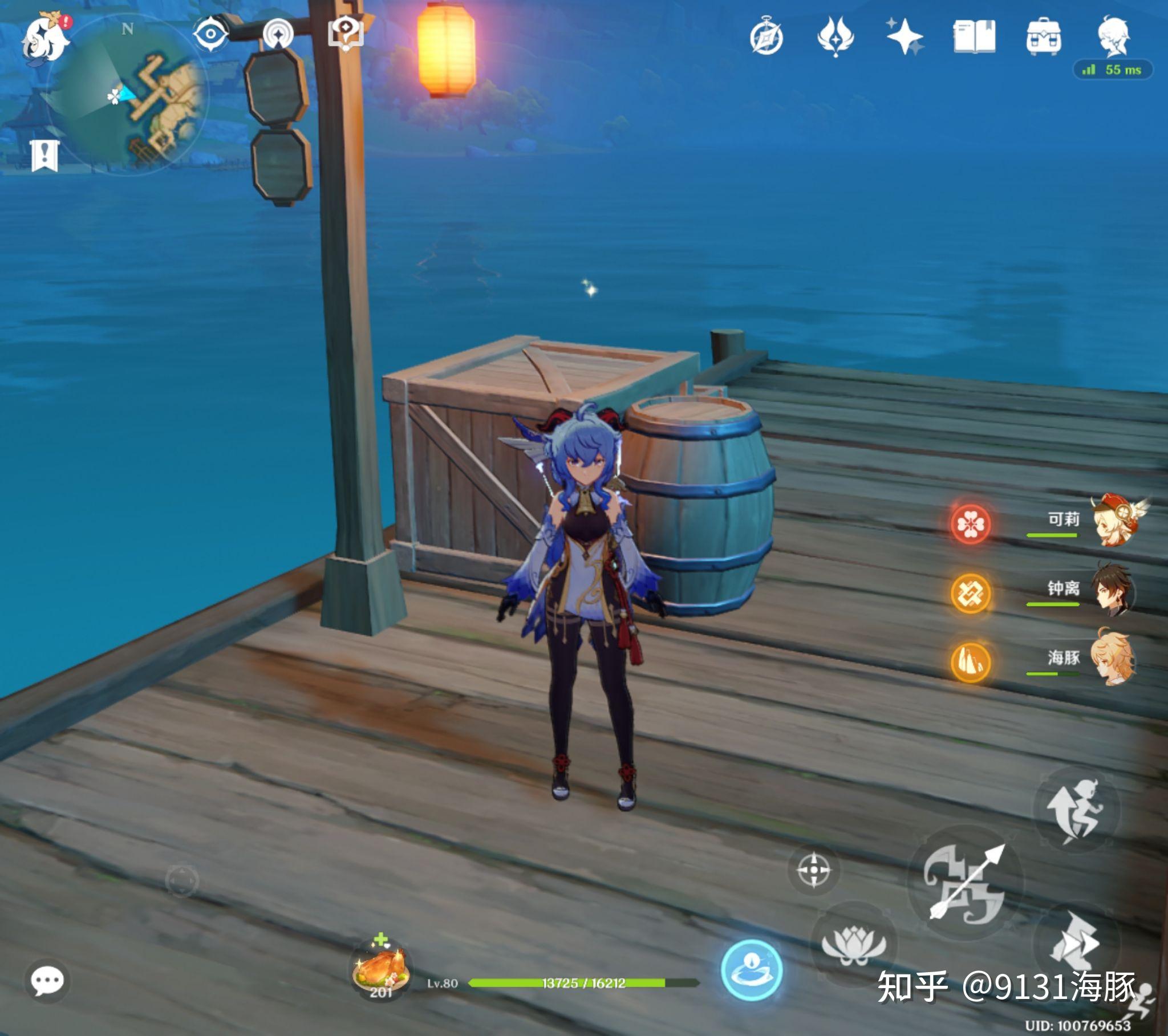Viewport: 1168px width, 1036px height.
Task: Open the Adventurer Handbook book icon
Action: click(974, 36)
